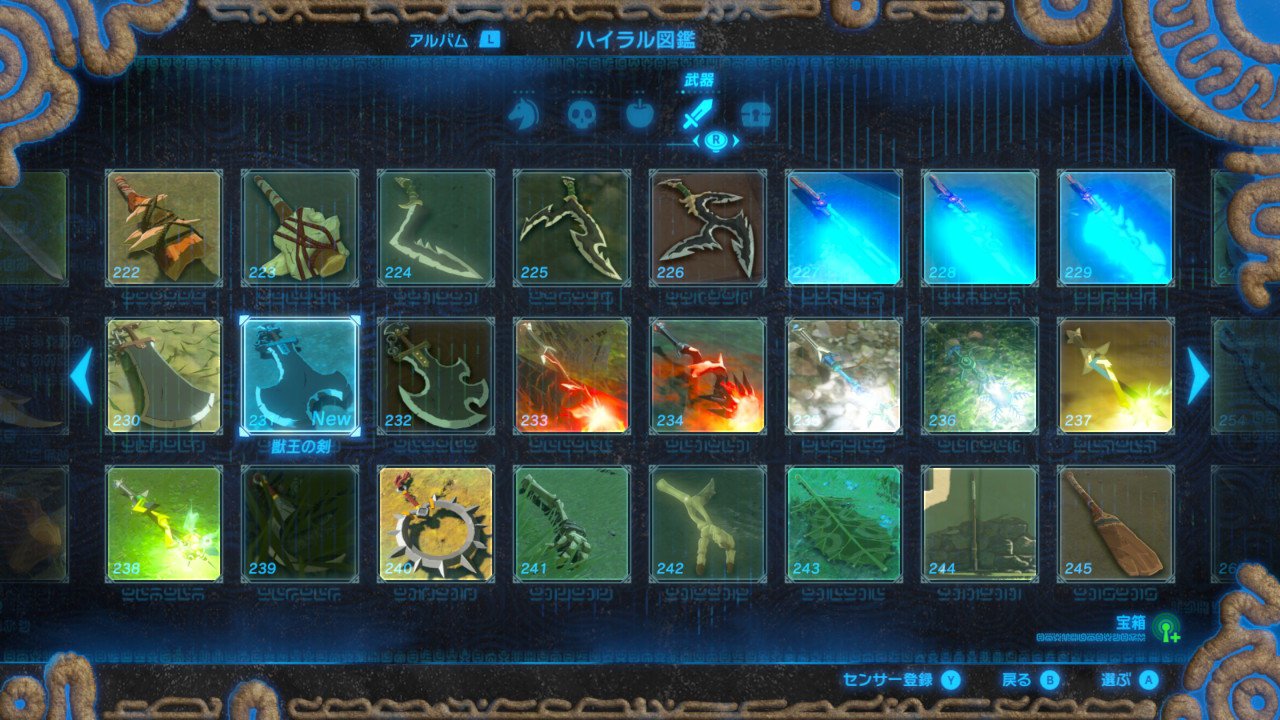The width and height of the screenshot is (1280, 720).
Task: Open the ハイラル図鑑 compendium header
Action: 637,38
